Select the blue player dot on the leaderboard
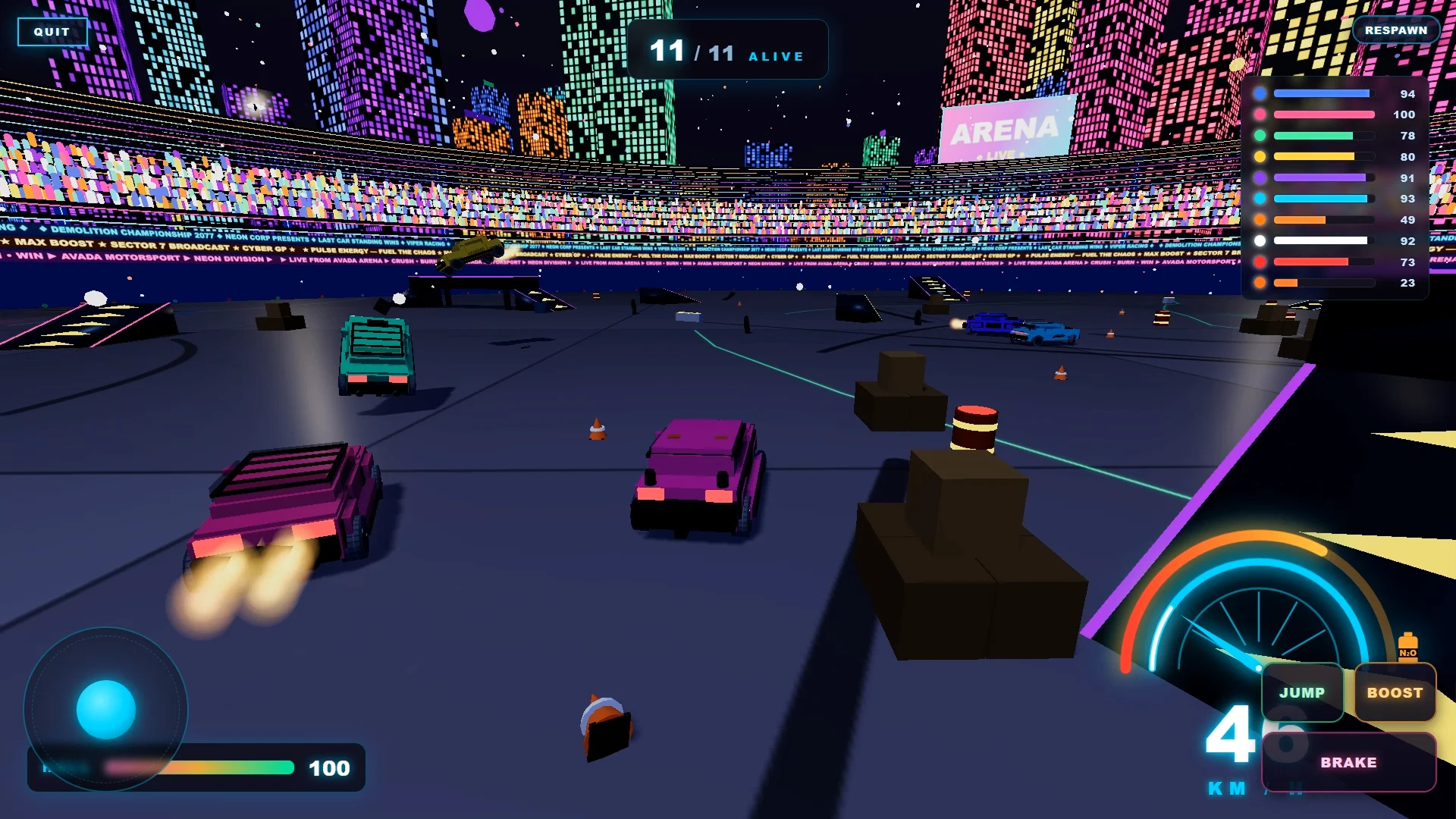This screenshot has height=819, width=1456. point(1259,94)
